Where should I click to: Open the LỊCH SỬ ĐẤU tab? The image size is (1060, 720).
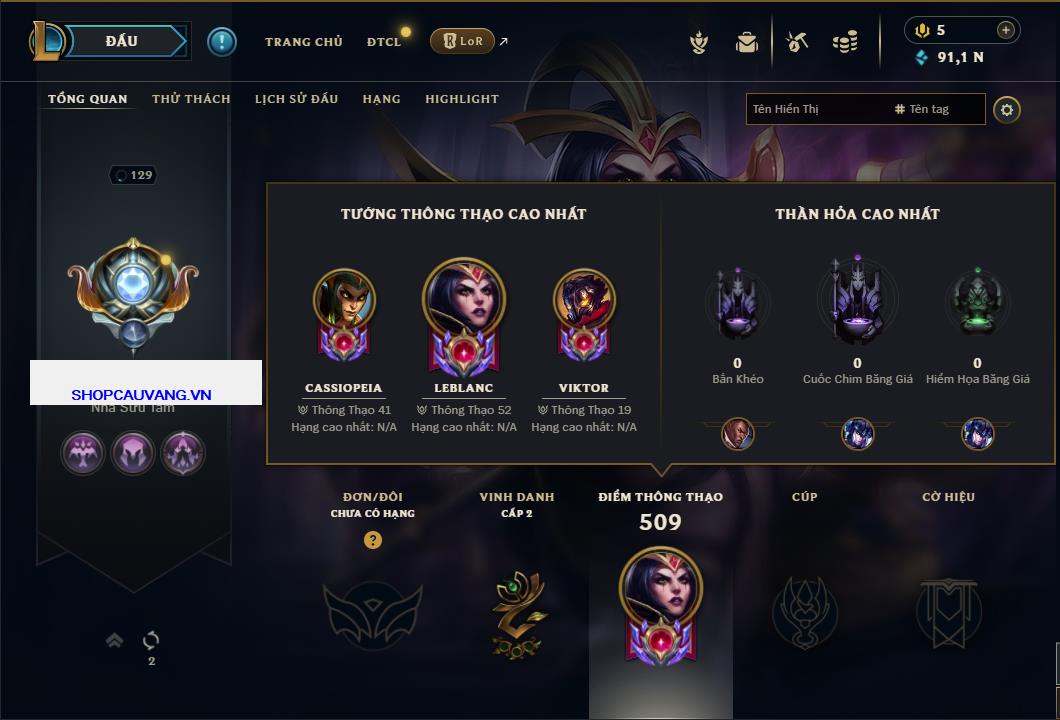click(x=296, y=99)
